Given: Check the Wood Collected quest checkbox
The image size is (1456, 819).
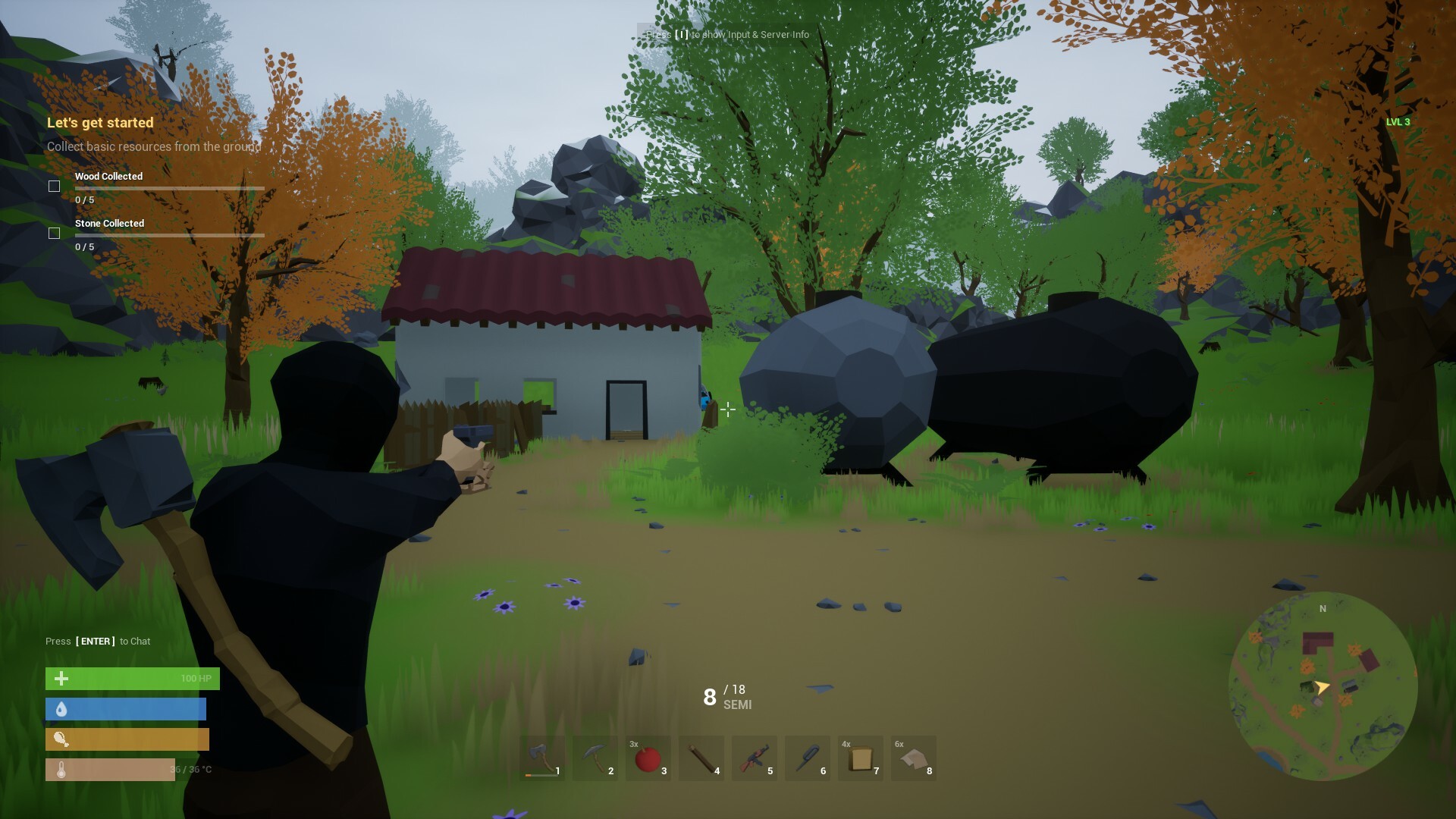Looking at the screenshot, I should tap(54, 185).
